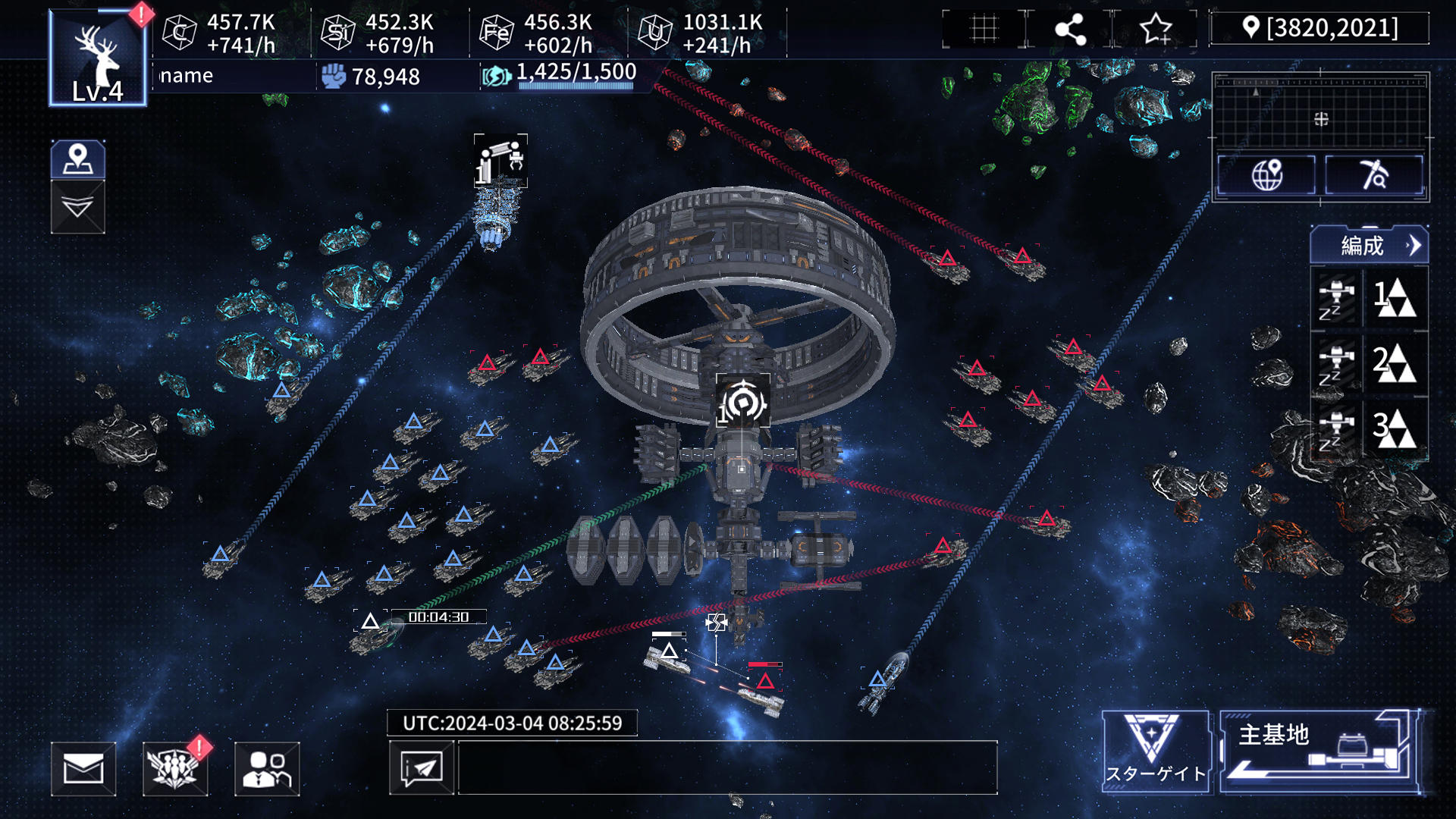This screenshot has height=819, width=1456.
Task: Open the minimap grid
Action: tap(1320, 111)
